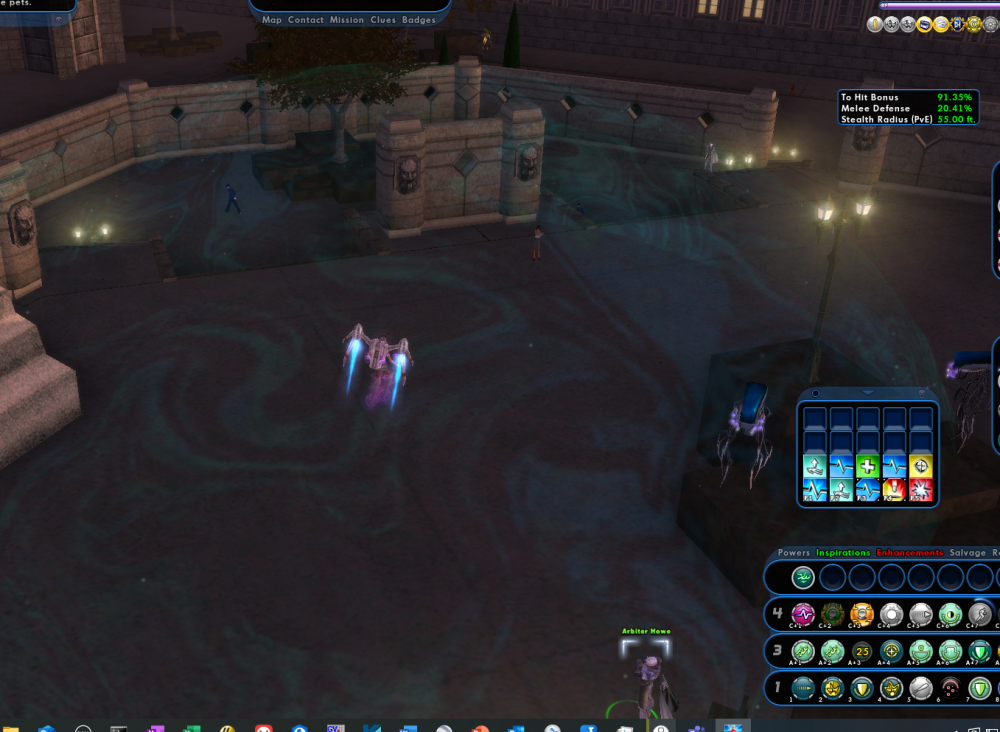
Task: Collapse the inspiration tray with the arrow
Action: [867, 393]
